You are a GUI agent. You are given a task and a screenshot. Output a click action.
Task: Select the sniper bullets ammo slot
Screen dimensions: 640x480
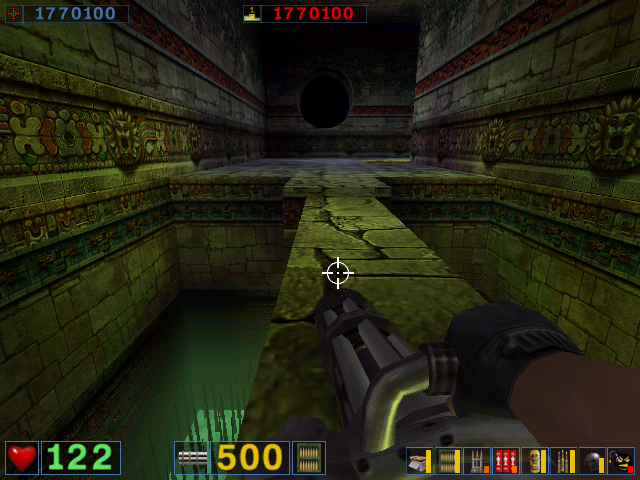(x=563, y=461)
